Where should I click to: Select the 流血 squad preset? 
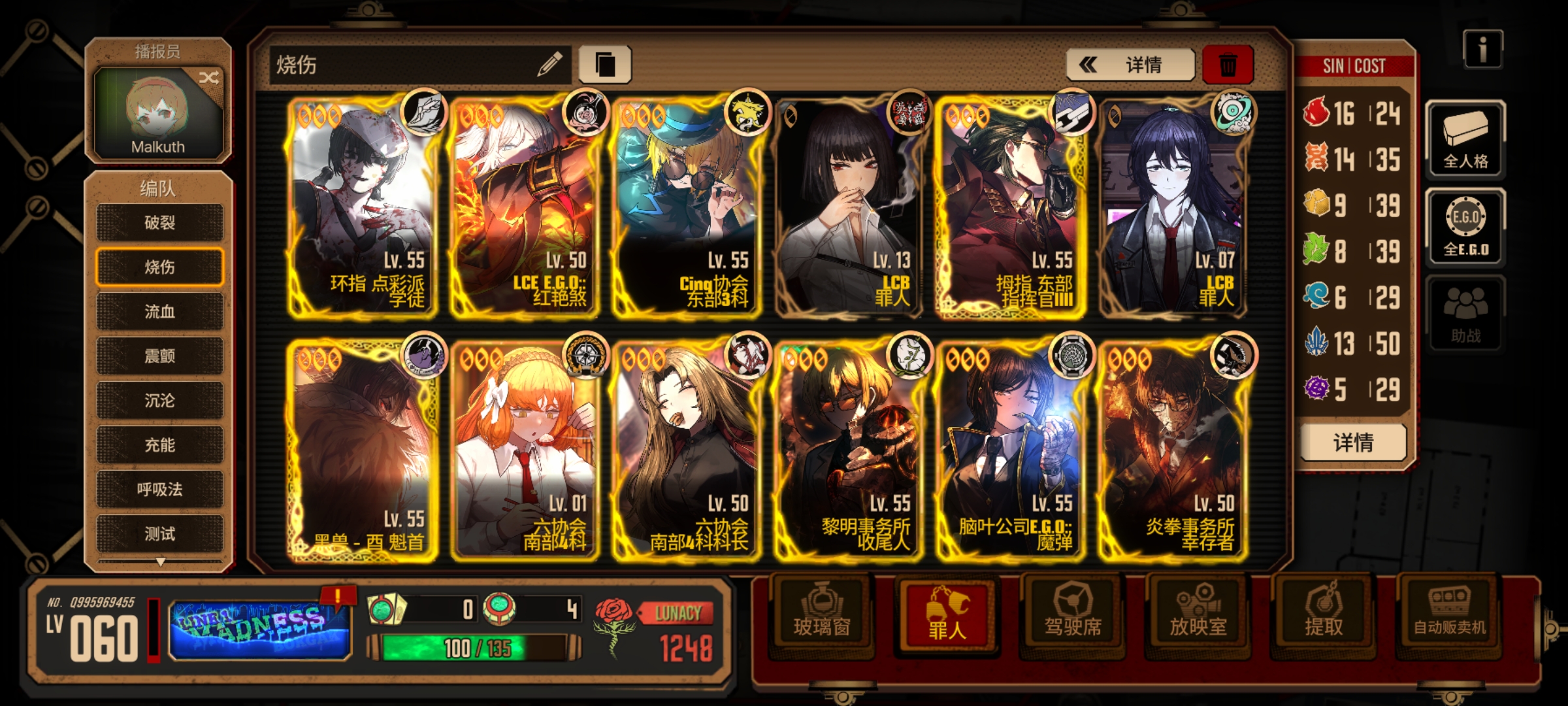point(159,312)
